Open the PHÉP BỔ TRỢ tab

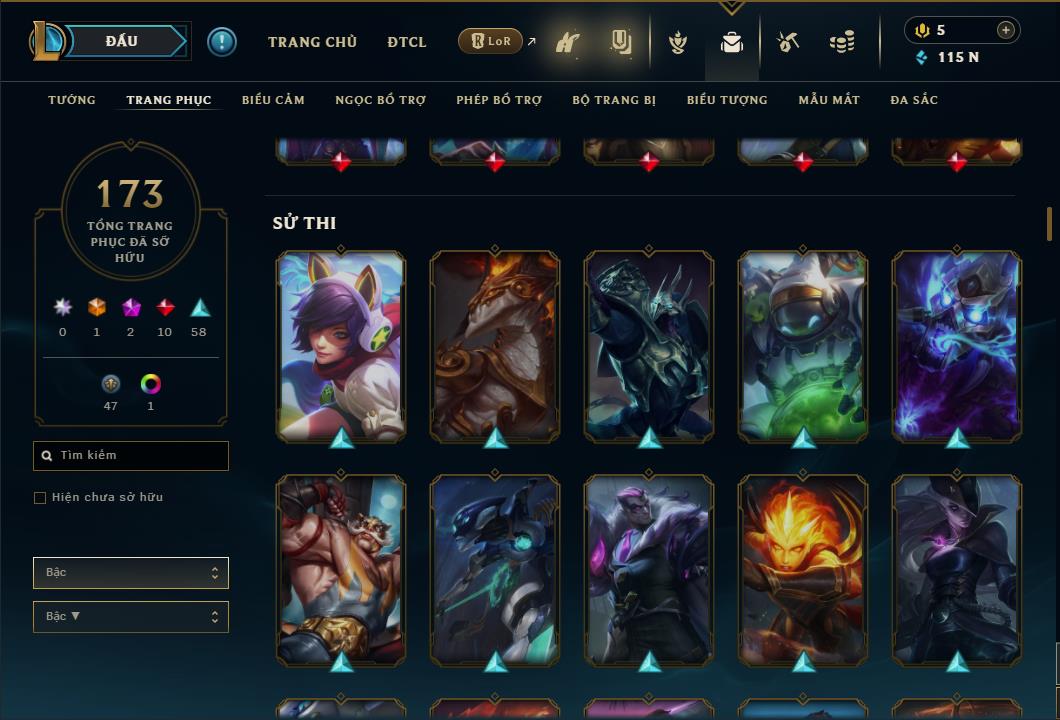(499, 100)
